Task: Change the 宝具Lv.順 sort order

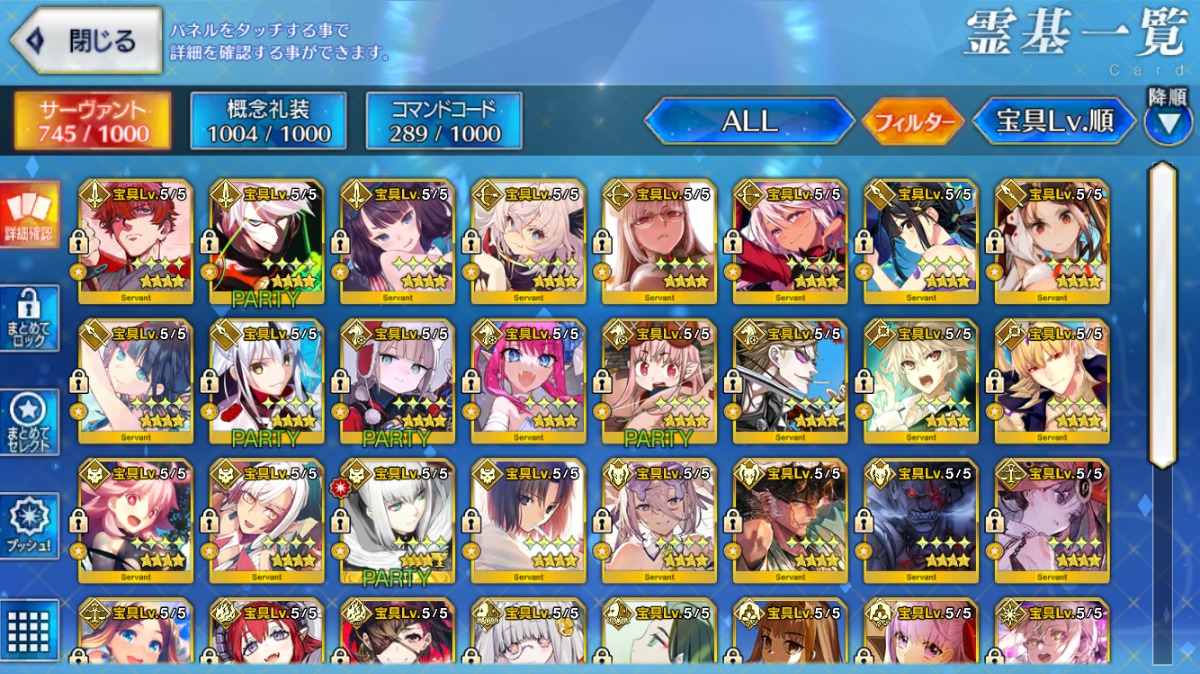Action: point(1054,122)
